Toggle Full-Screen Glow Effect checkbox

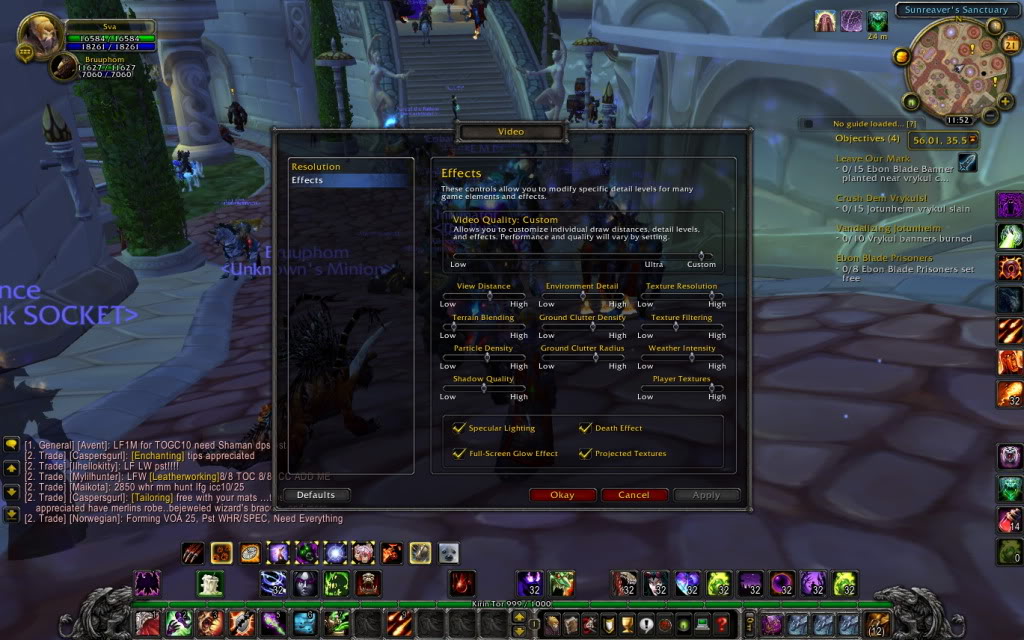coord(460,453)
